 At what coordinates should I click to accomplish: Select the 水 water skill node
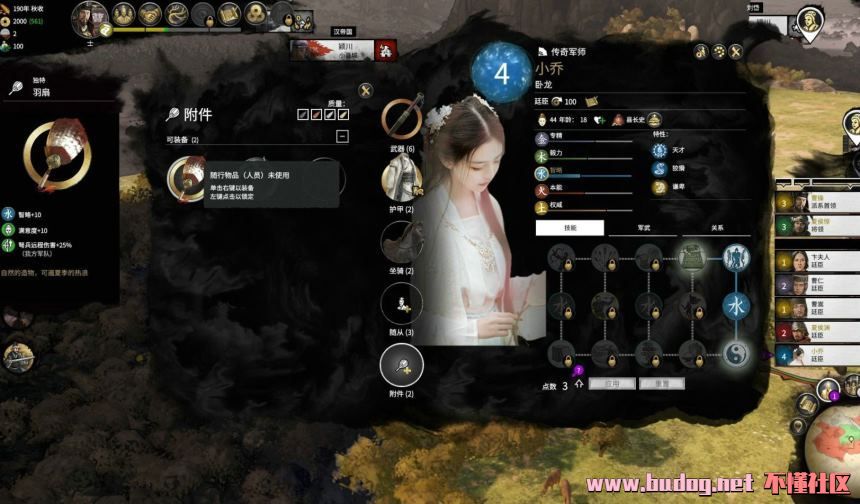(735, 305)
